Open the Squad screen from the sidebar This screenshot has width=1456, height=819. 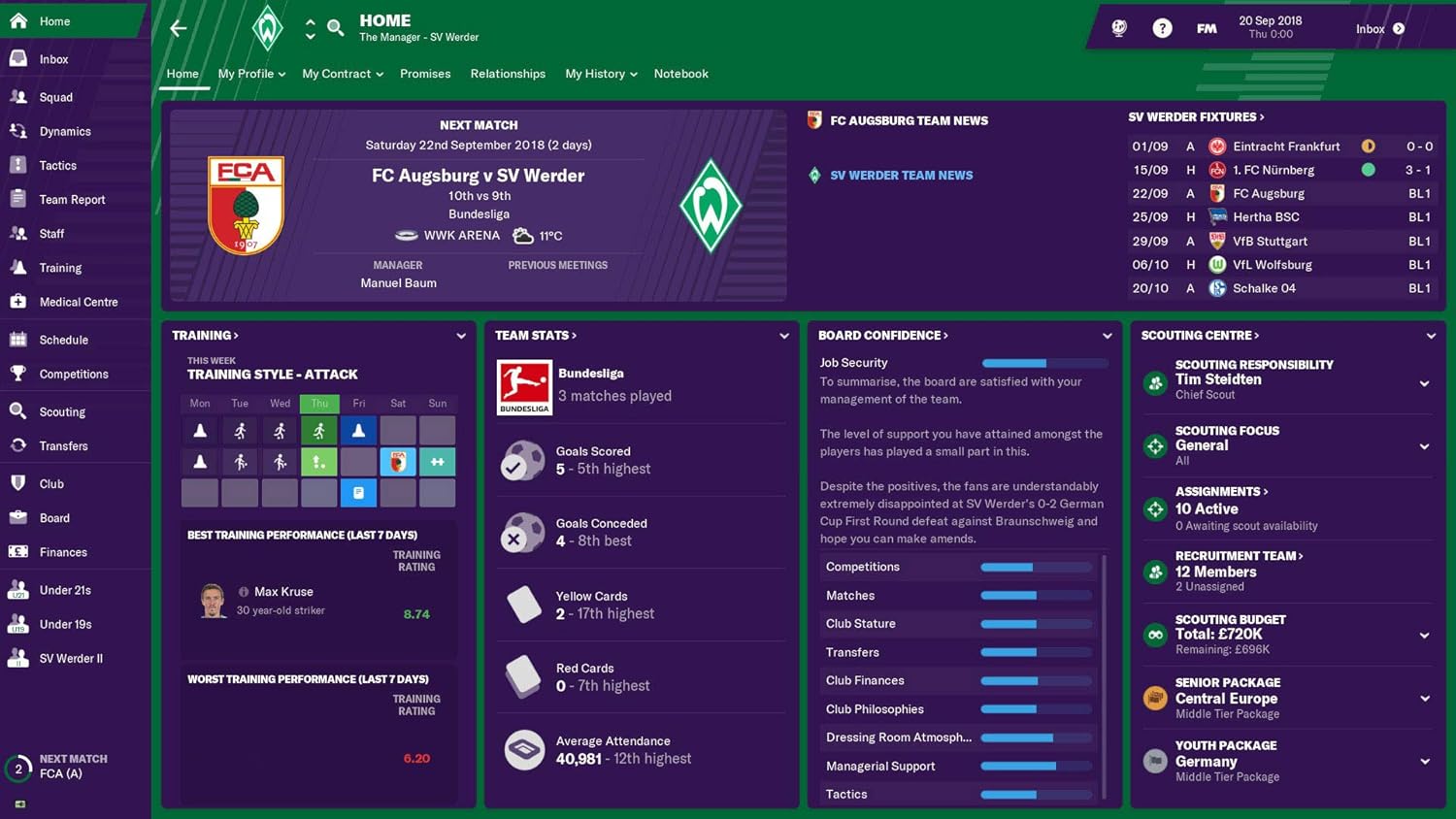tap(55, 97)
